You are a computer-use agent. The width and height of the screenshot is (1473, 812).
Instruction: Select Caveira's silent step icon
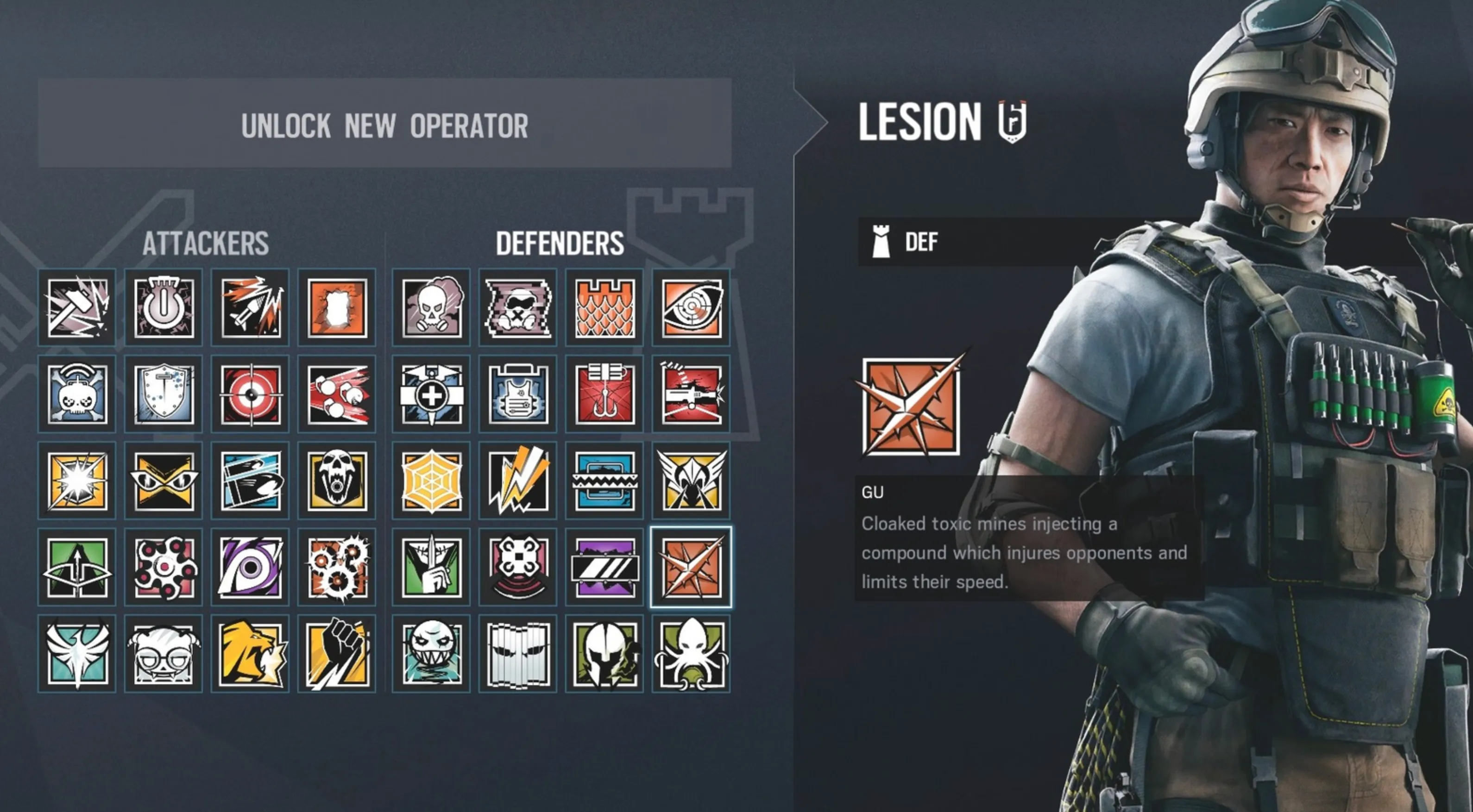click(431, 566)
